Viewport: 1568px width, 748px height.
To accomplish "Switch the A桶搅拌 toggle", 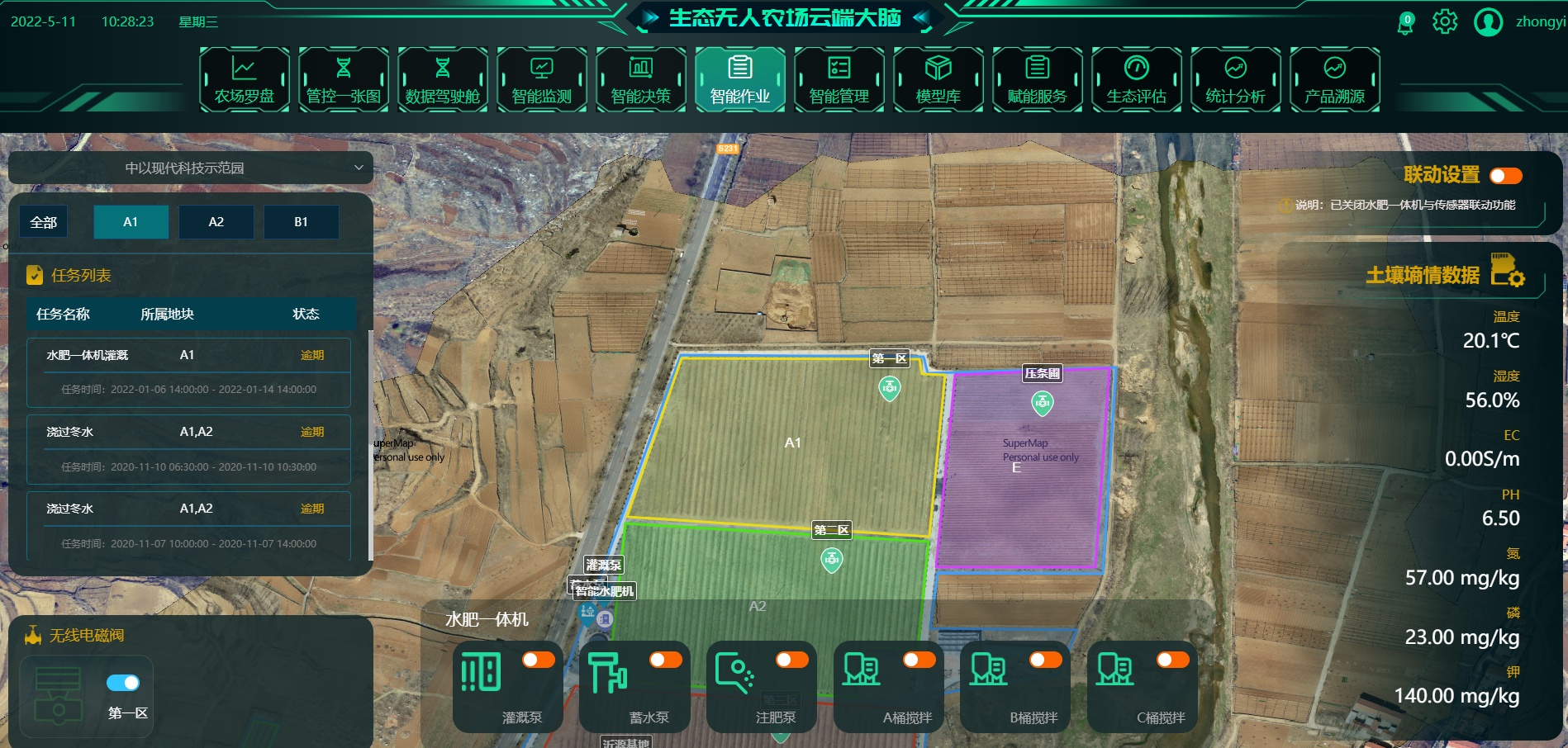I will (919, 659).
